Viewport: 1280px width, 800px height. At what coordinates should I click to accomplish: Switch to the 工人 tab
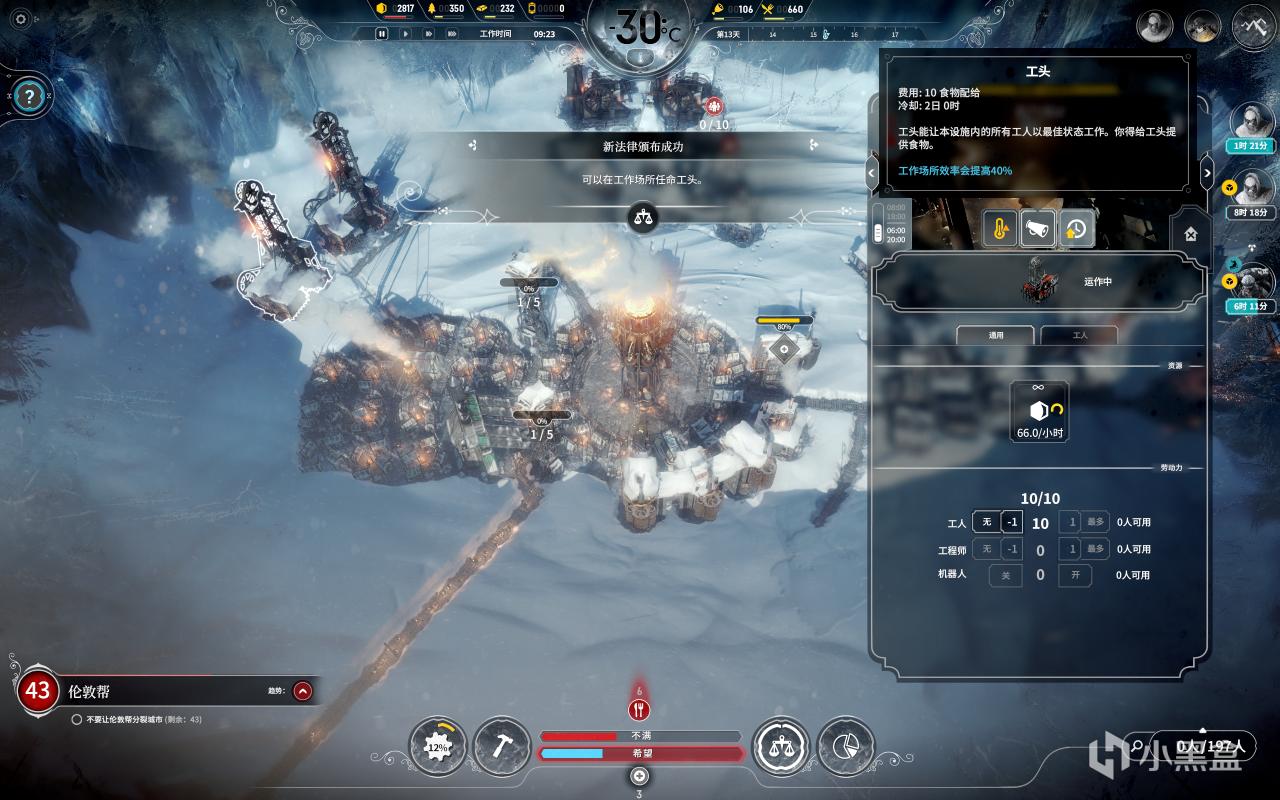coord(1079,336)
